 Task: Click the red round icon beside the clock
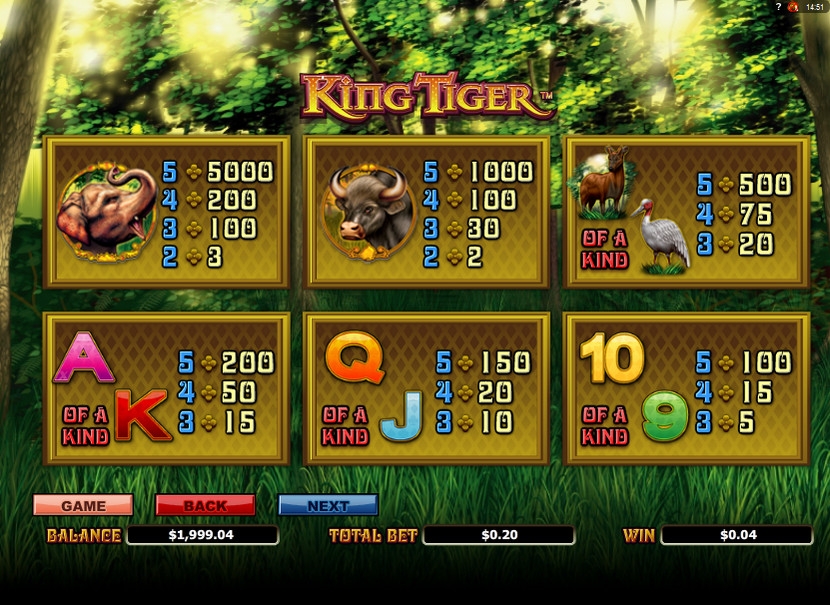(794, 7)
